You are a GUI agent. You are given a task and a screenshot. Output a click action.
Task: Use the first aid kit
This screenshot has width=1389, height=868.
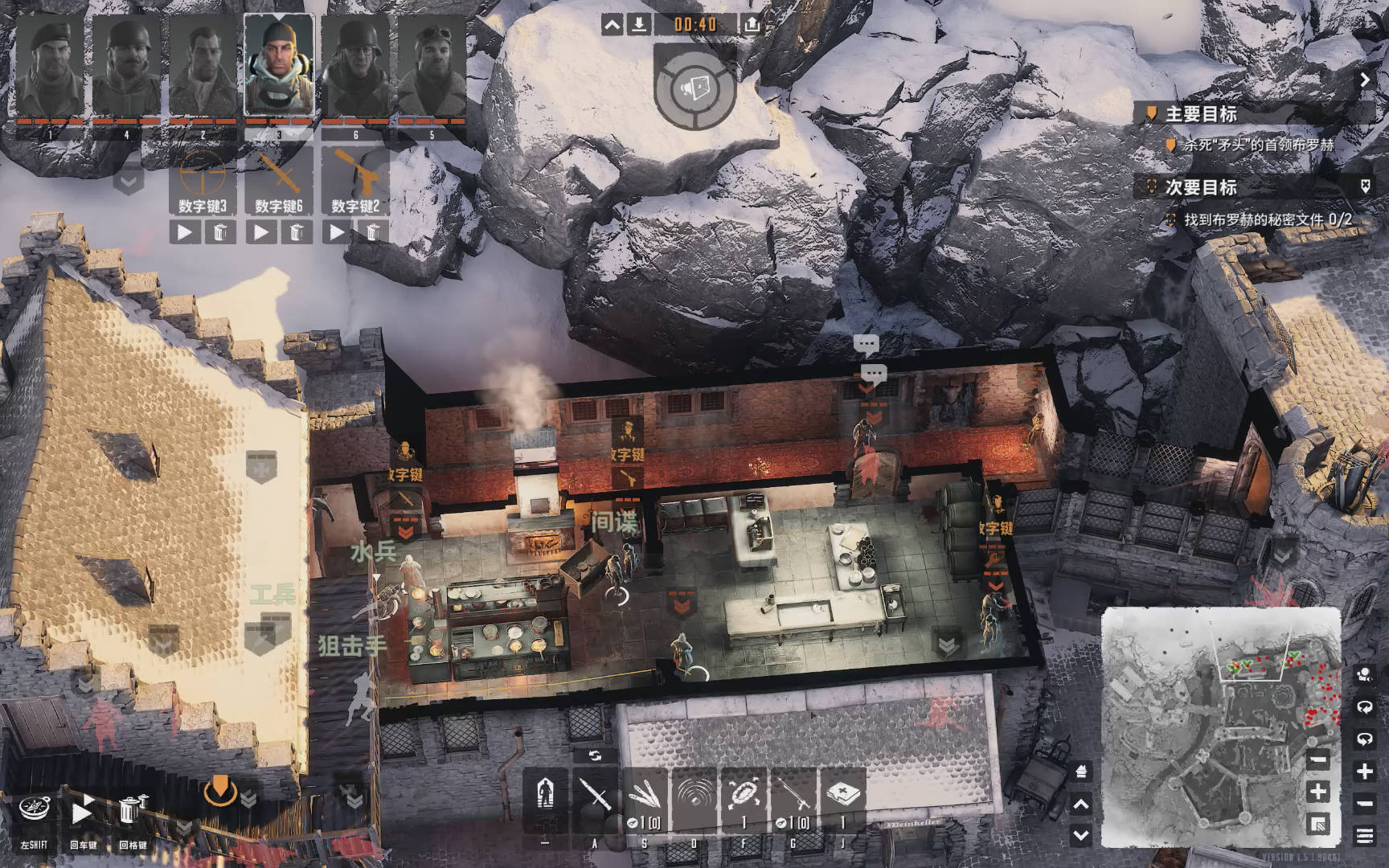point(842,795)
